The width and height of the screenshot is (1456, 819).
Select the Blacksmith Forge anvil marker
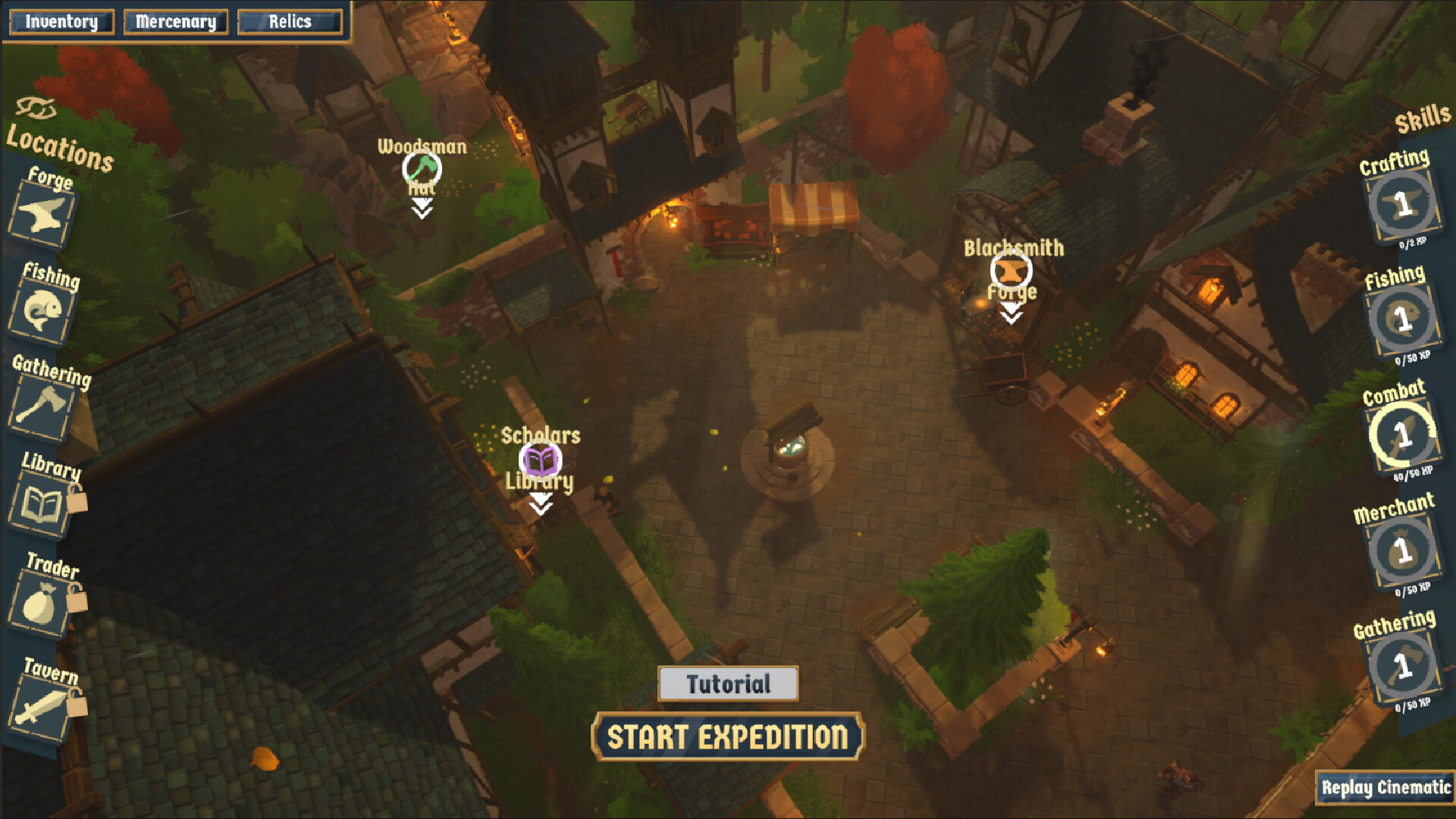[1012, 270]
